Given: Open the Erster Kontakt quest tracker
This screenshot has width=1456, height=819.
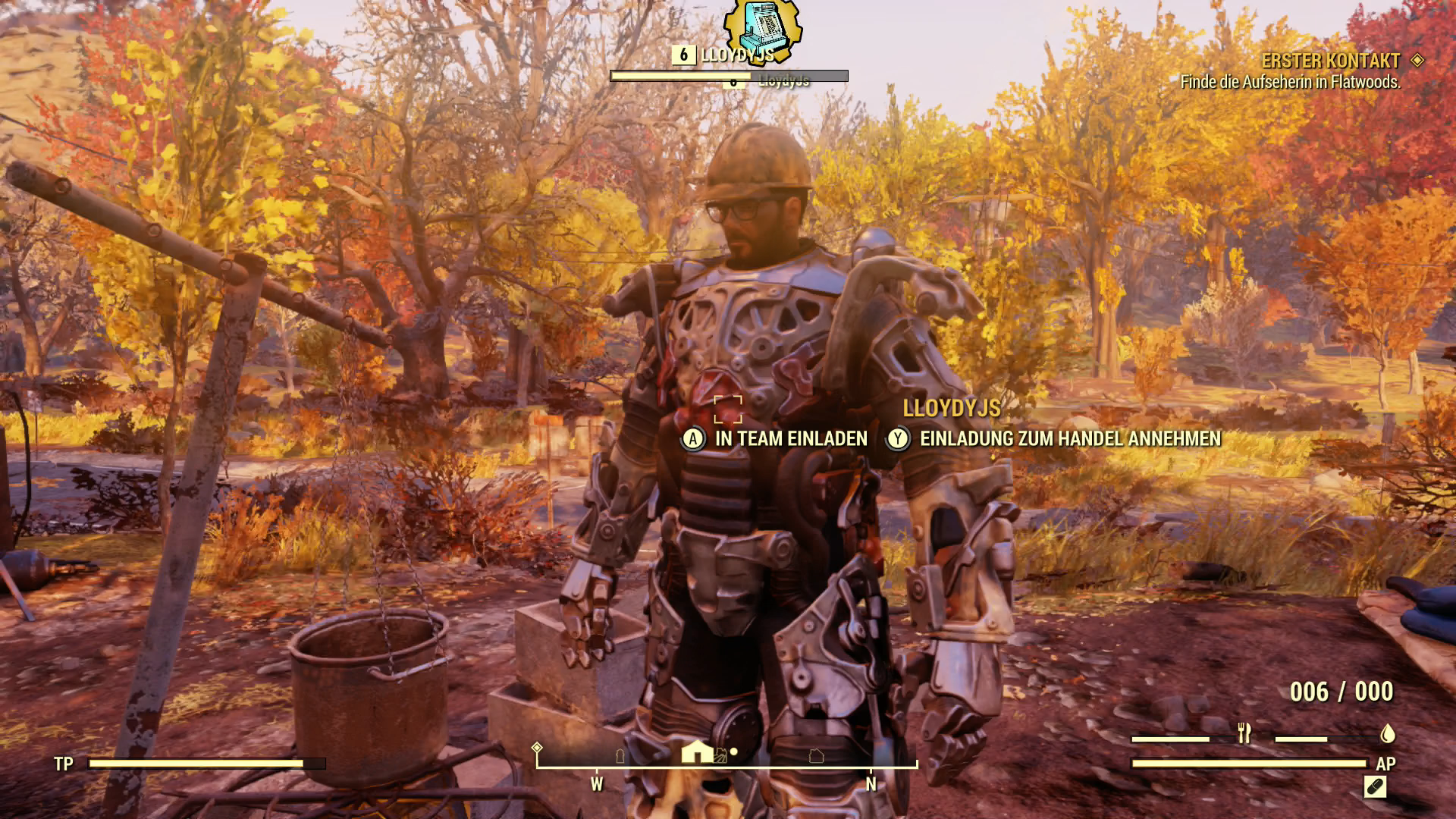Looking at the screenshot, I should point(1330,61).
